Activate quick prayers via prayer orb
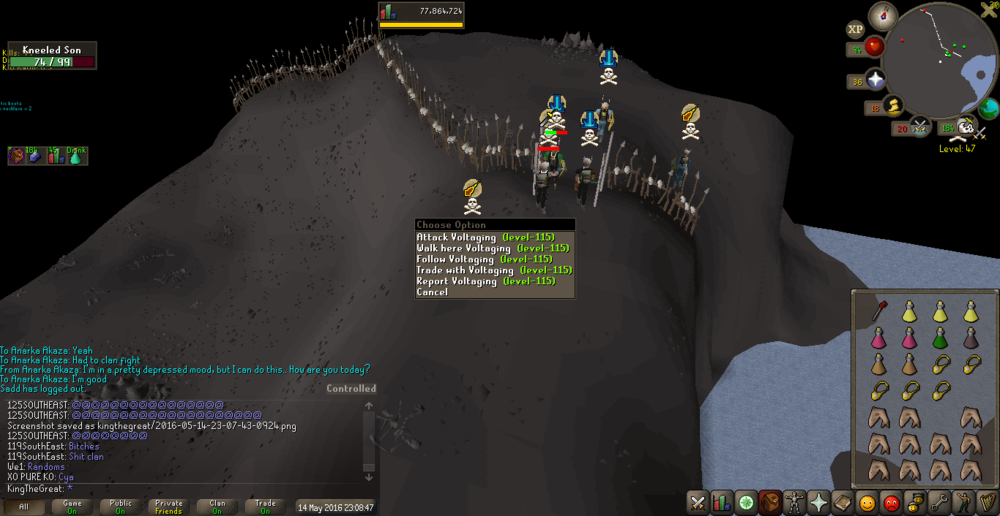 (876, 80)
